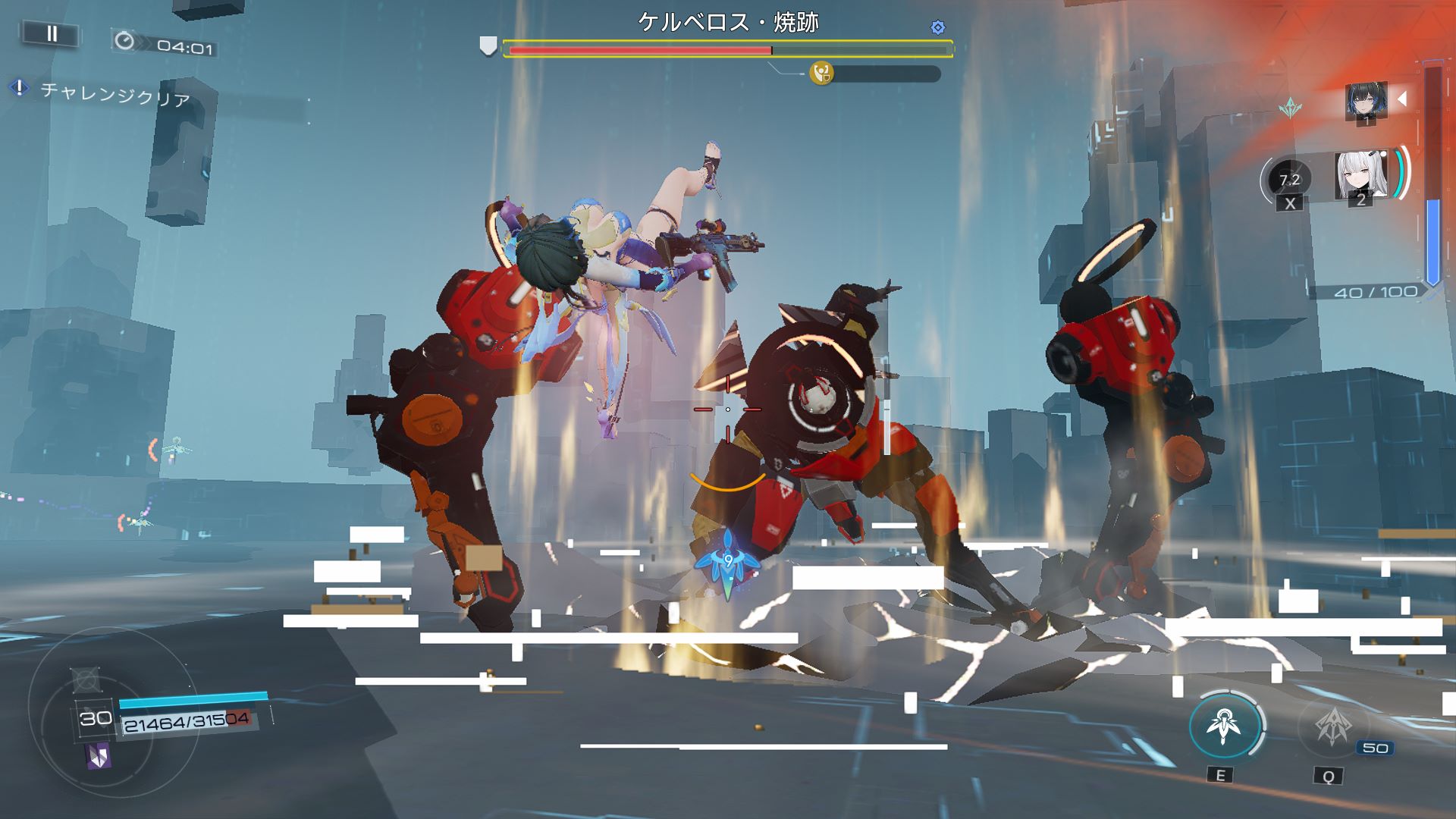Activate the cyan winged skill icon
Screen dimensions: 1456x819
coord(1223,726)
